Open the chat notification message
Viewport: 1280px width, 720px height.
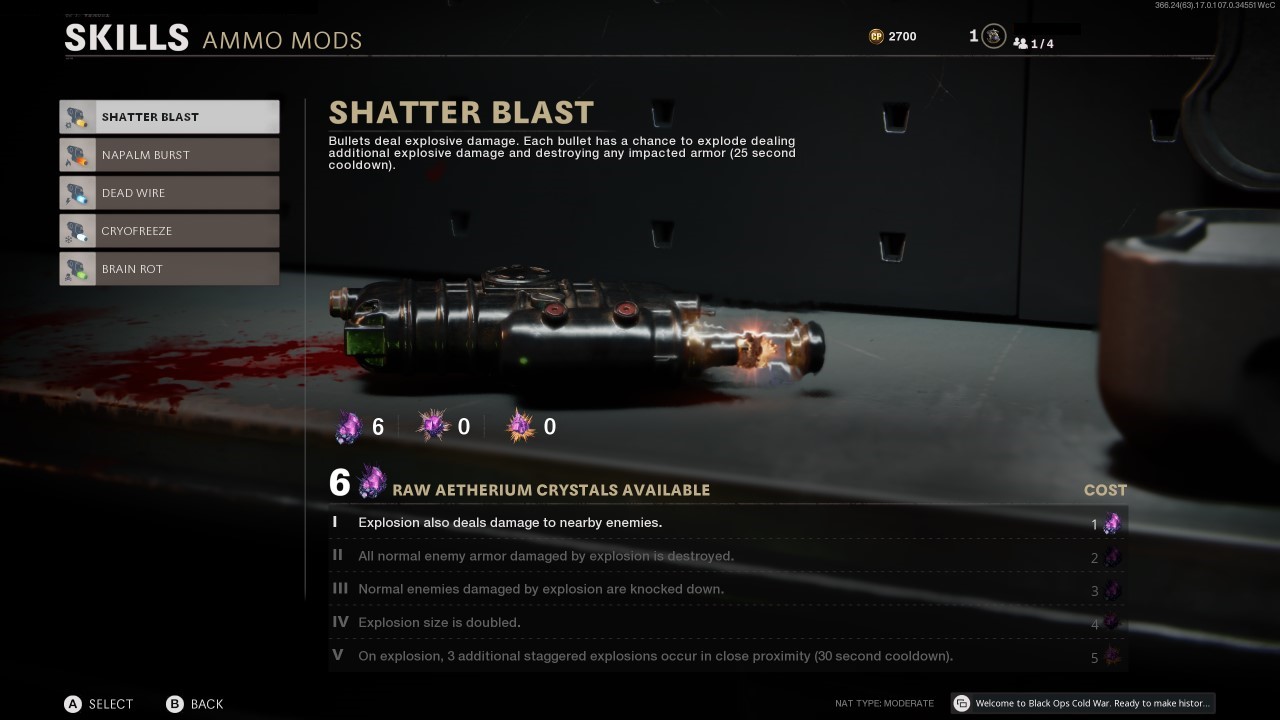(x=1085, y=703)
